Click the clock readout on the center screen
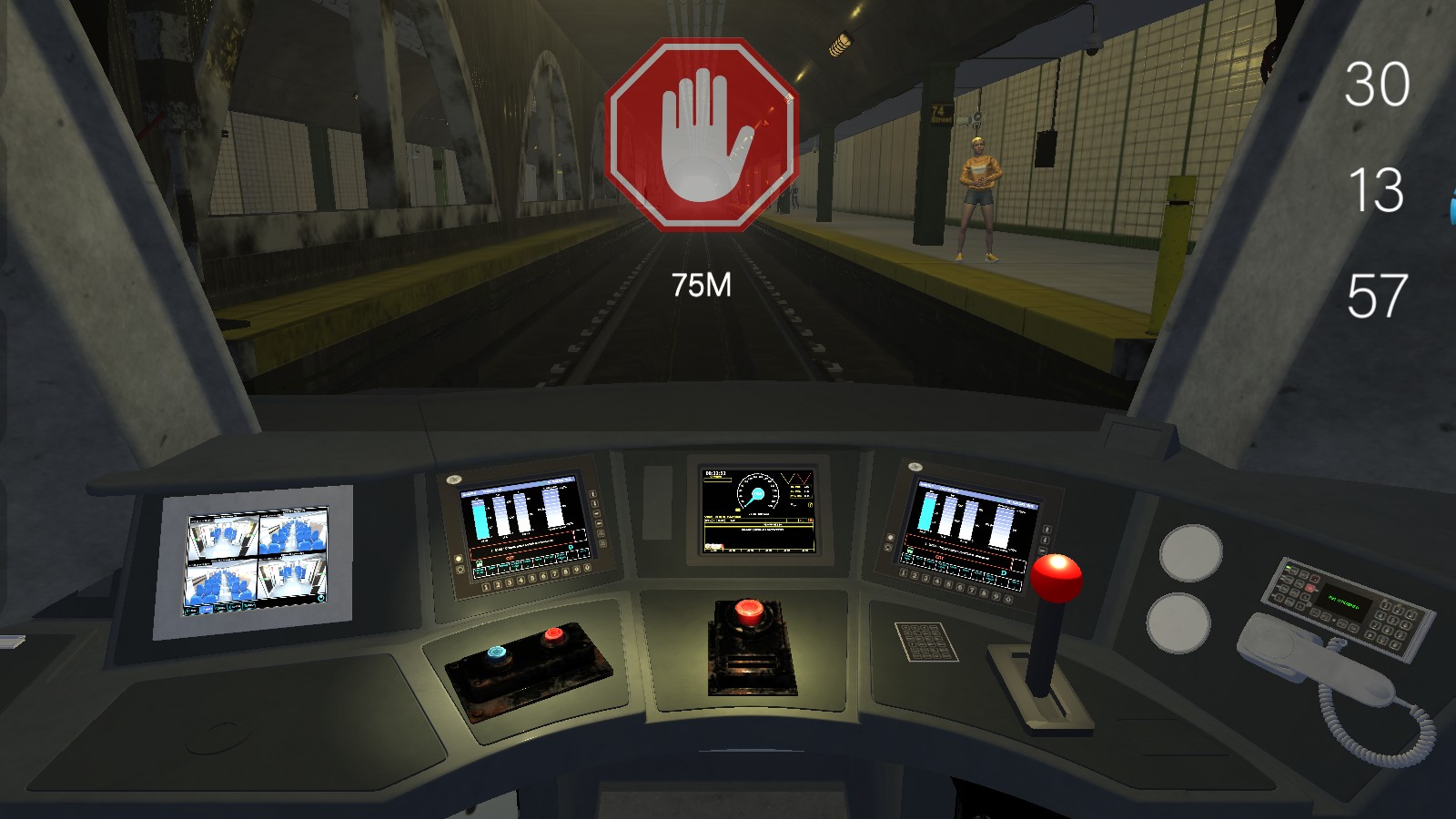This screenshot has height=819, width=1456. point(715,473)
